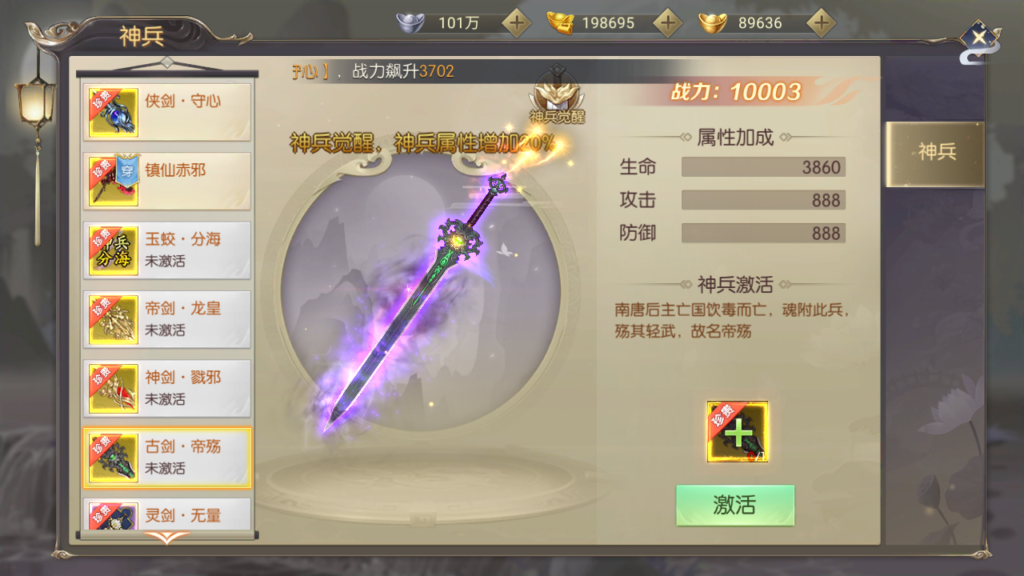Select the 古剑·帝殇 weapon row
The image size is (1024, 576).
167,457
